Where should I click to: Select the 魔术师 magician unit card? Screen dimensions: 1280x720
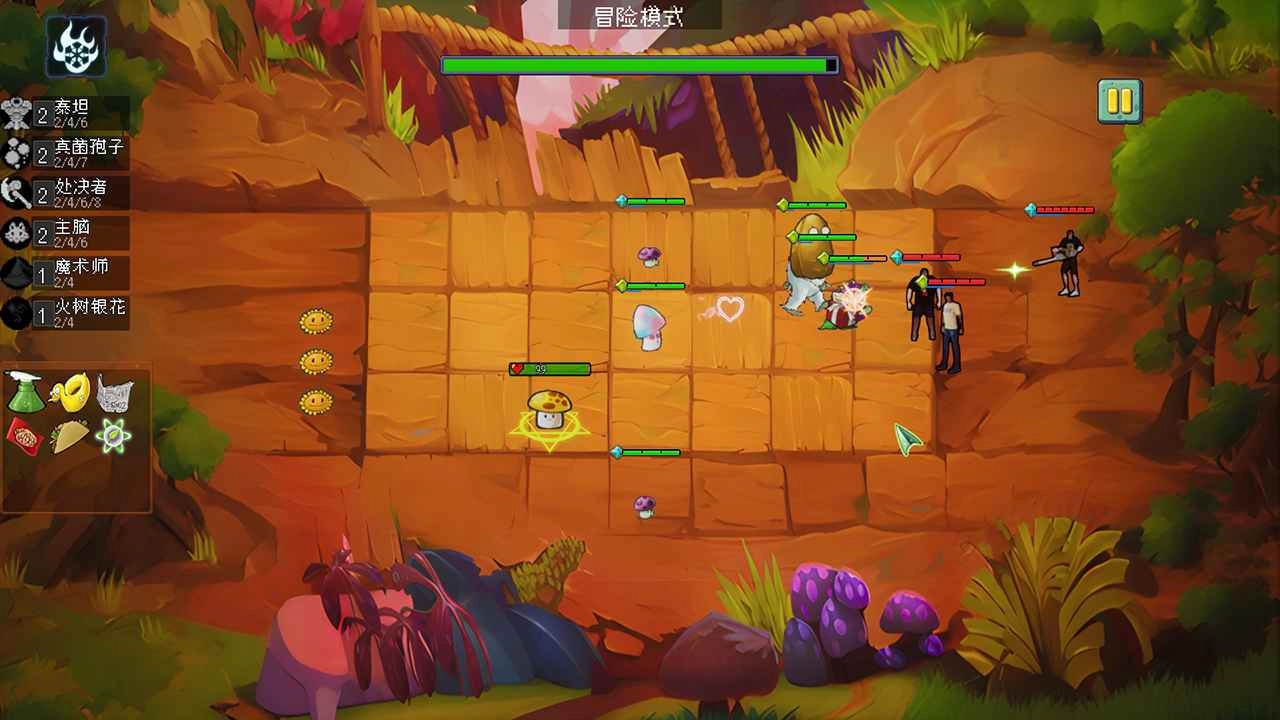pos(60,271)
